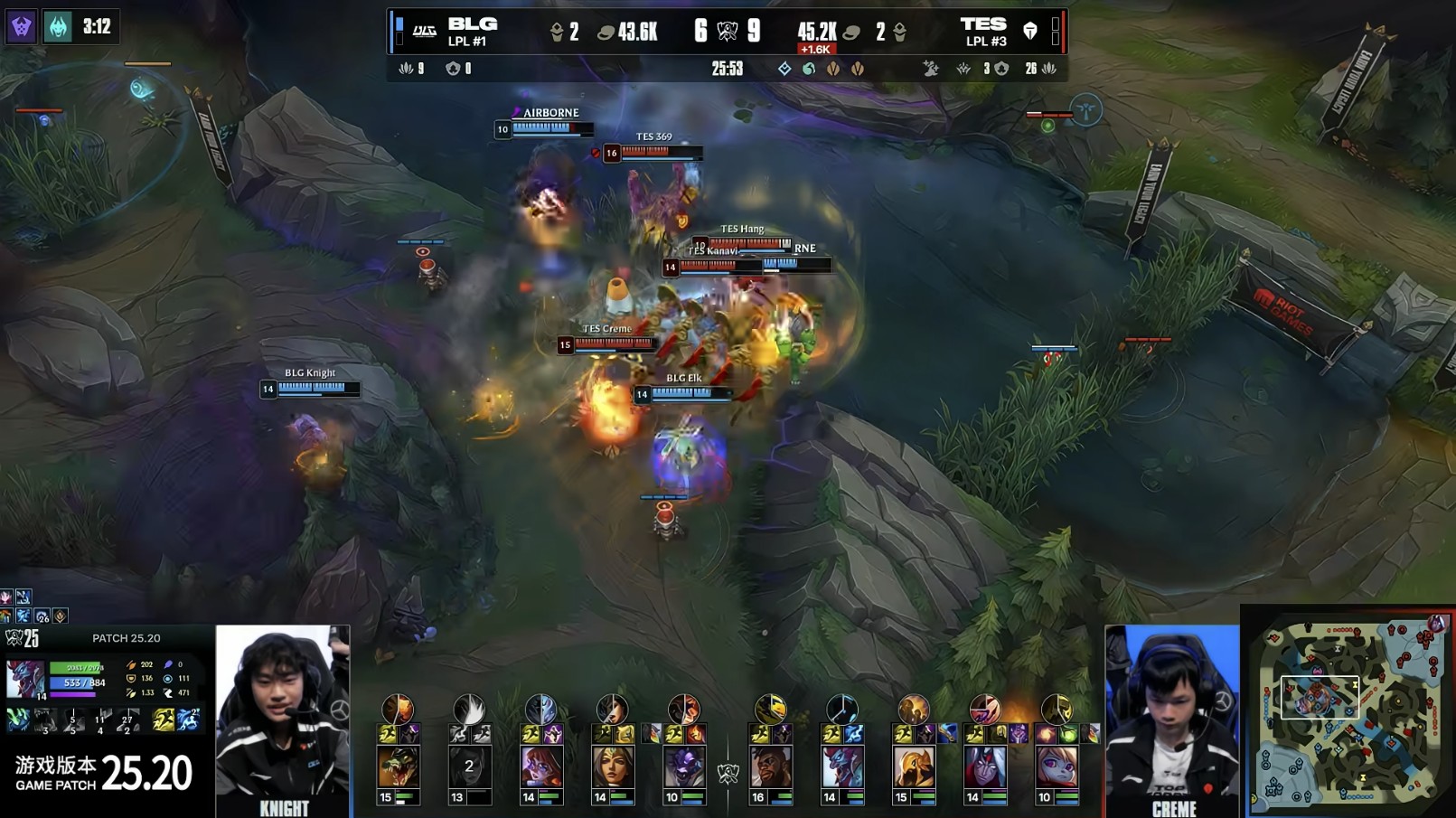Choose Sivir's portrait in the bottom scoreboard
The width and height of the screenshot is (1456, 818).
pyautogui.click(x=613, y=767)
